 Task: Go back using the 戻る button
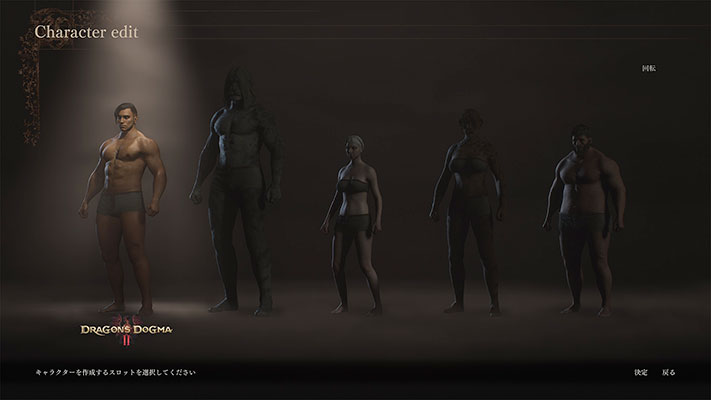[x=669, y=373]
